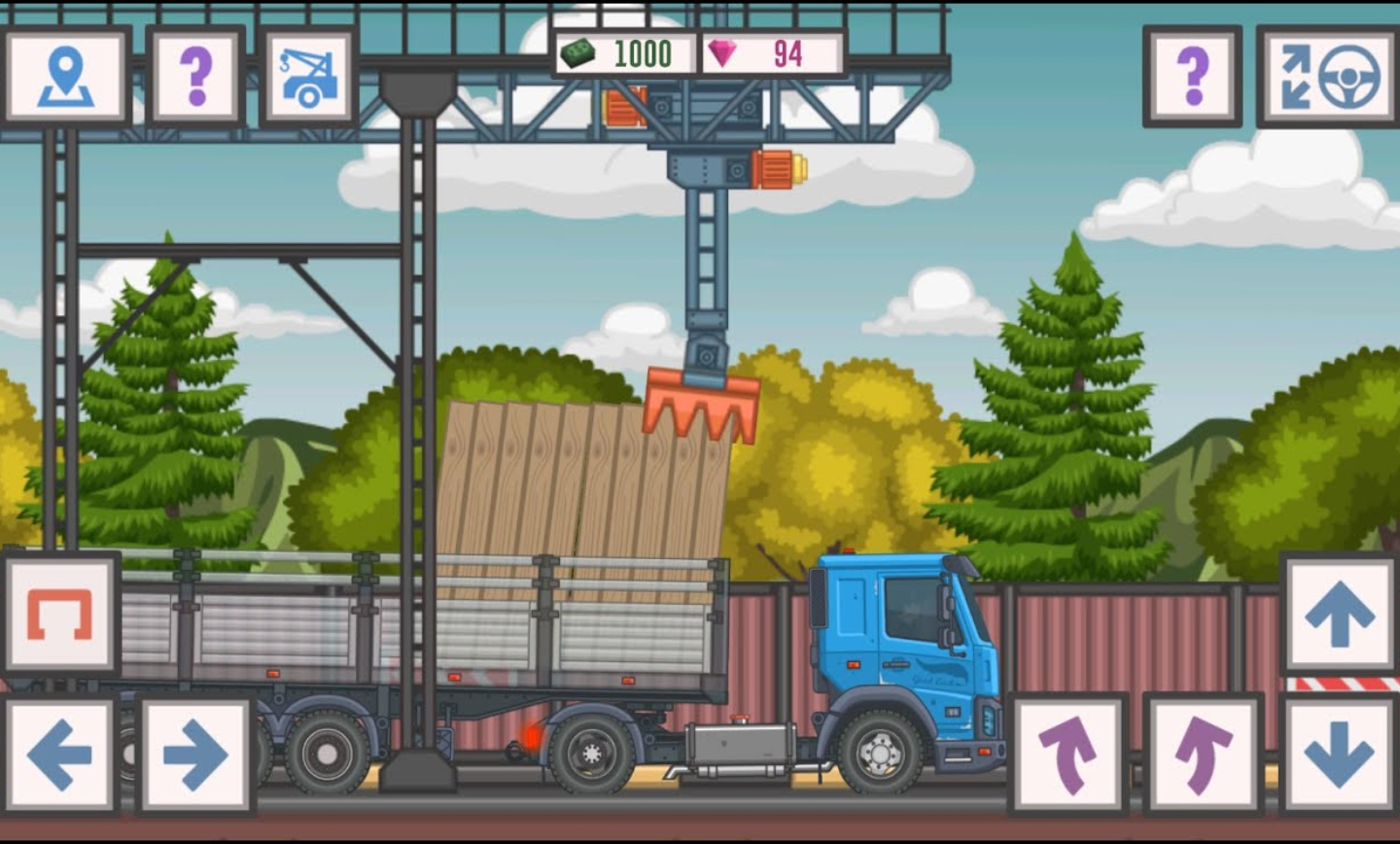Click the blue up arrow button

1340,615
